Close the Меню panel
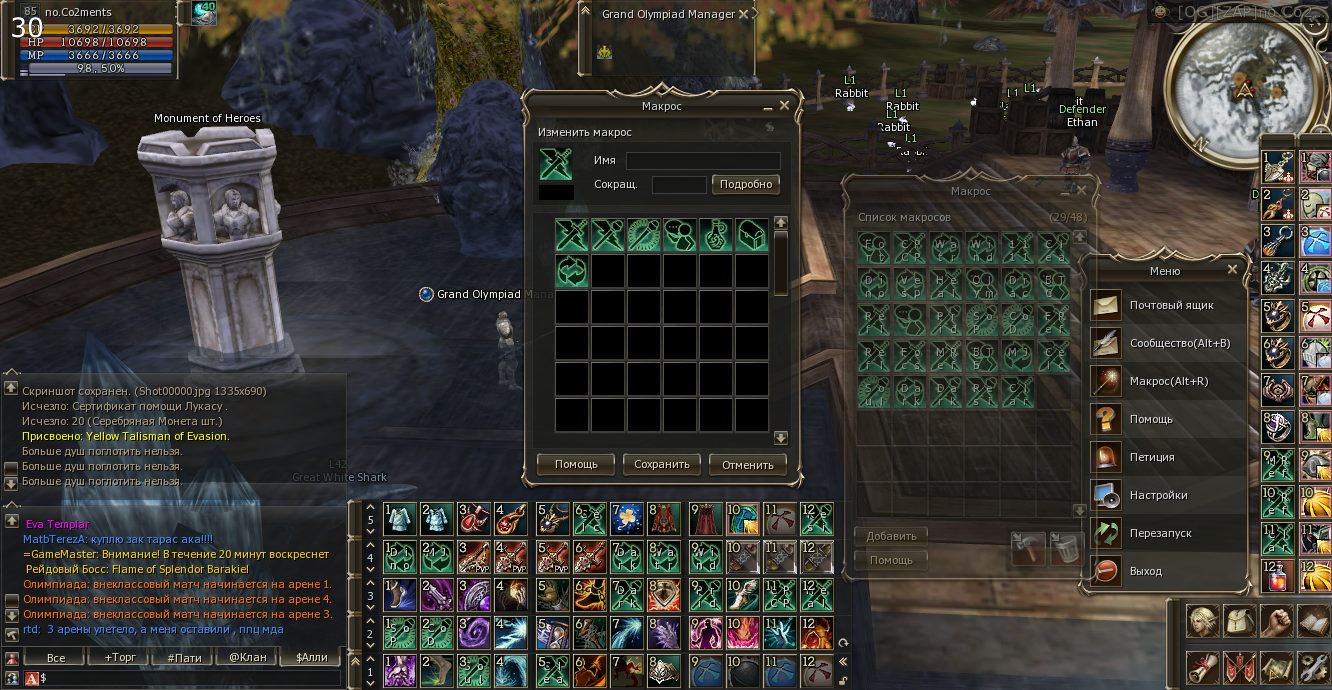 coord(1233,270)
